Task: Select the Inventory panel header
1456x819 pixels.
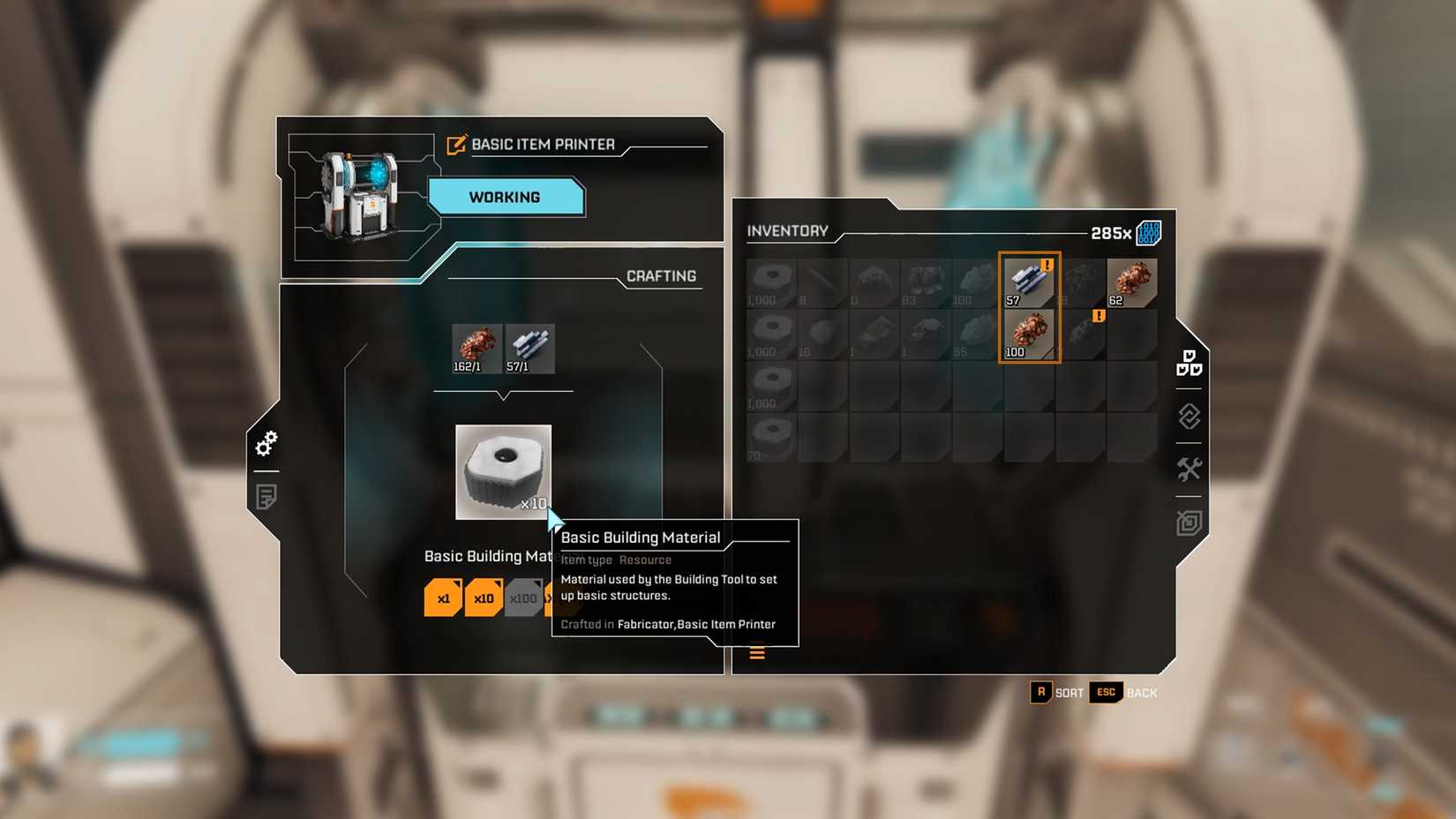Action: coord(786,231)
